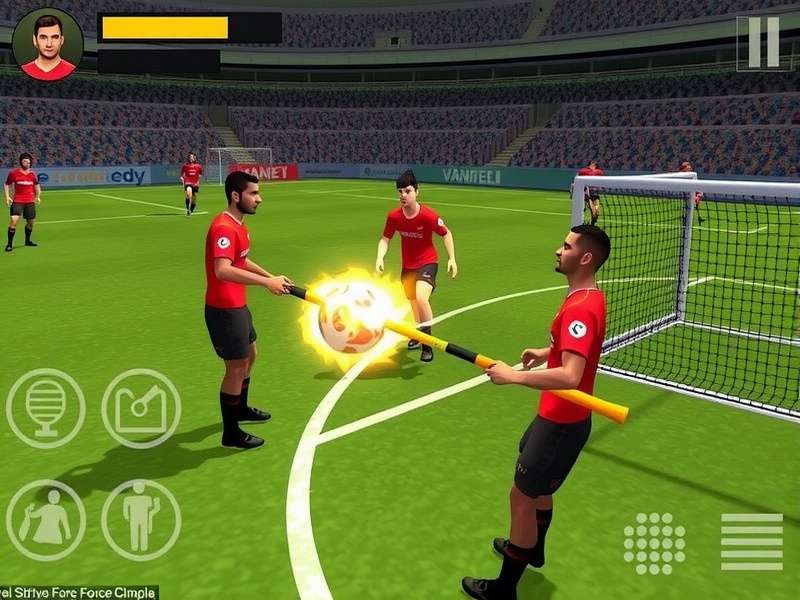
Task: Pause the match with the pause button
Action: pos(763,42)
